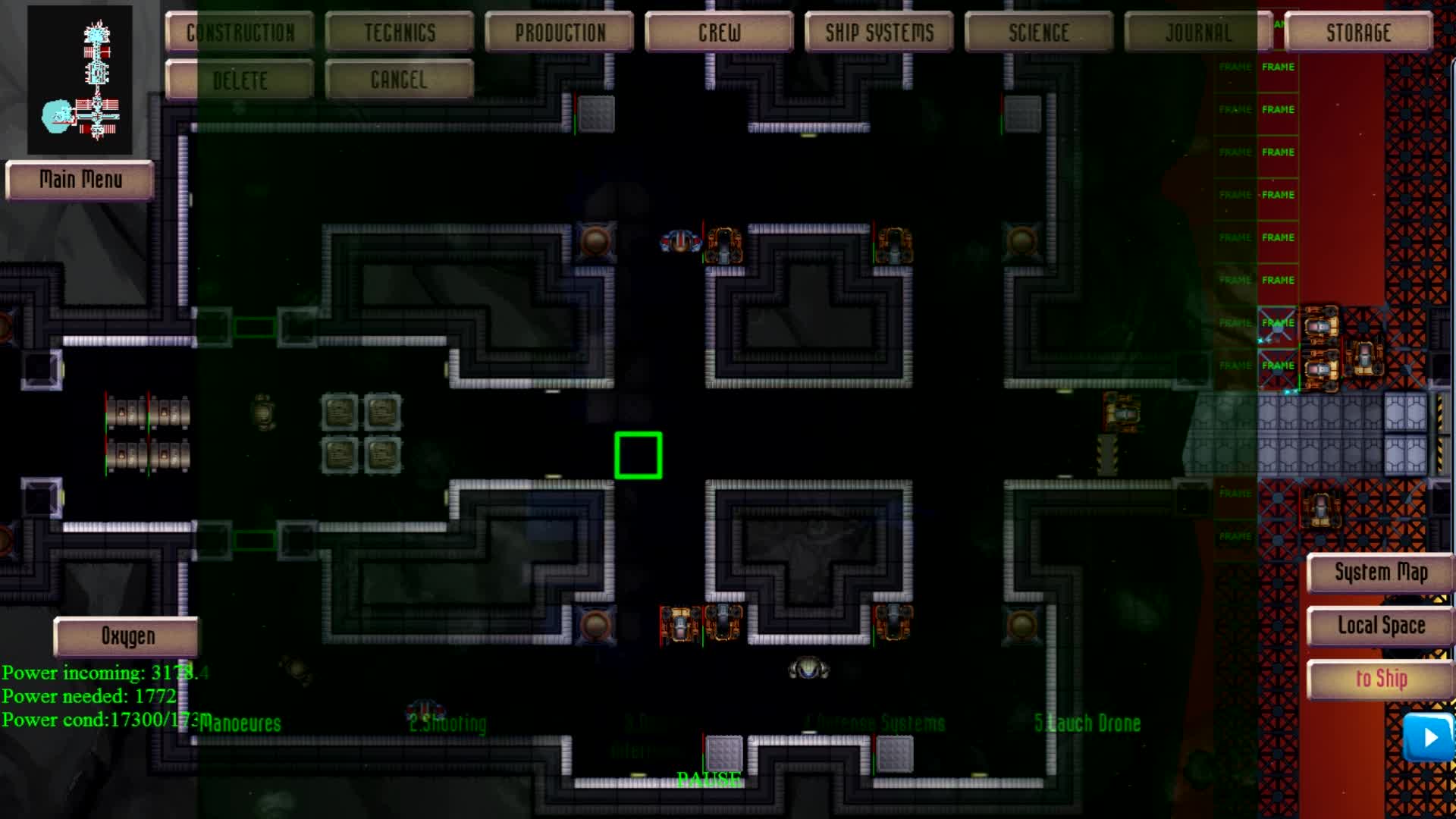Switch to Local Space view

[1379, 626]
